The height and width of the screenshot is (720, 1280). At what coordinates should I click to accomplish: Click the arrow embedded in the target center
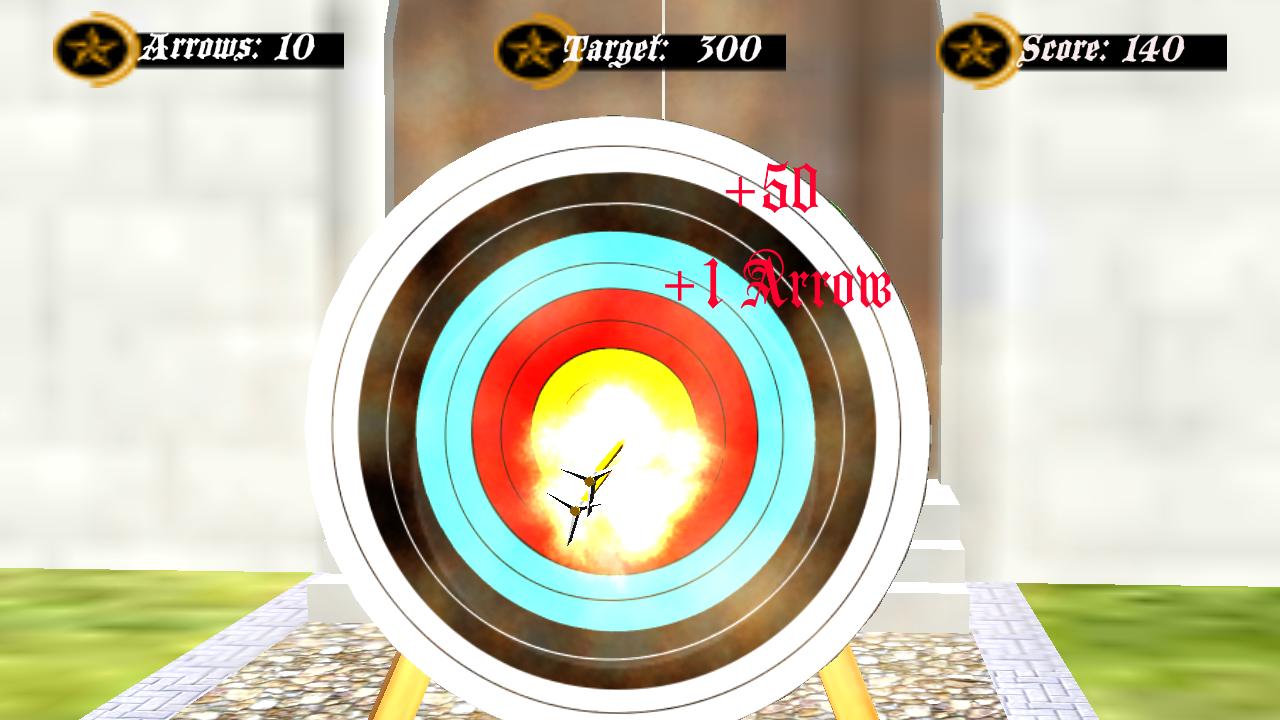[600, 470]
